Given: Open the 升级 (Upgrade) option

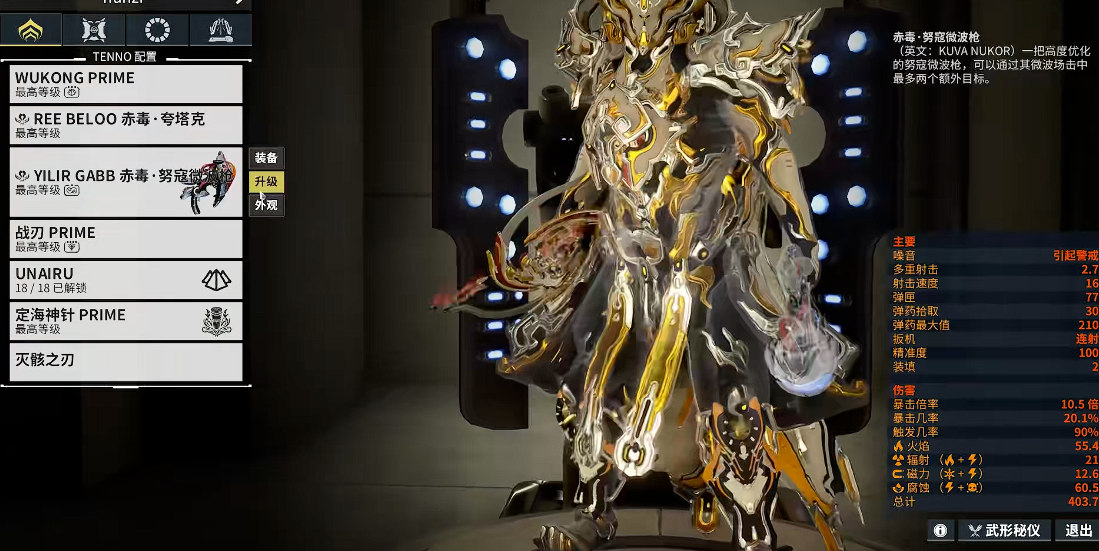Looking at the screenshot, I should 266,182.
